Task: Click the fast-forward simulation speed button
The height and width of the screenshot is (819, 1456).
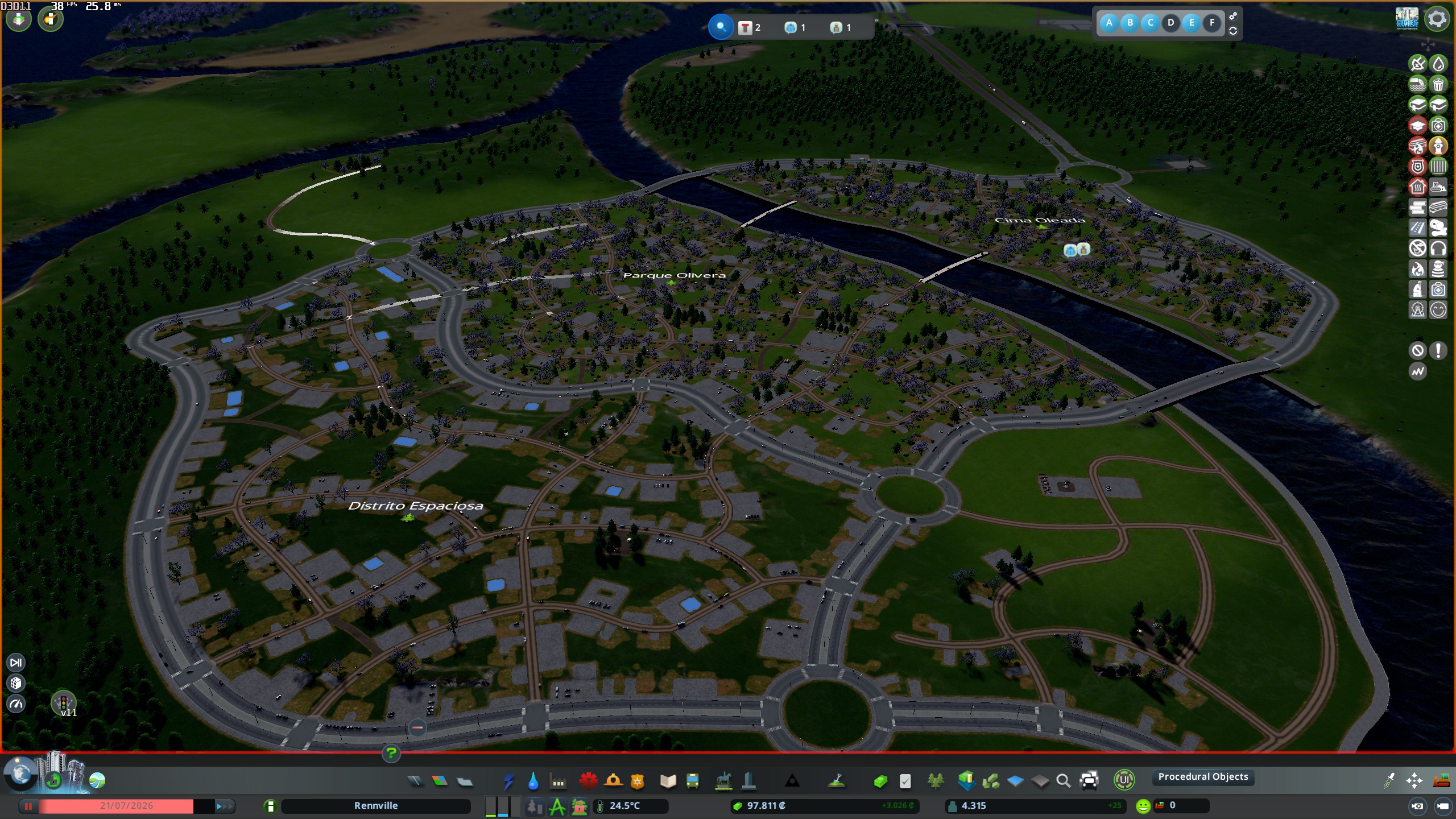Action: coord(226,806)
